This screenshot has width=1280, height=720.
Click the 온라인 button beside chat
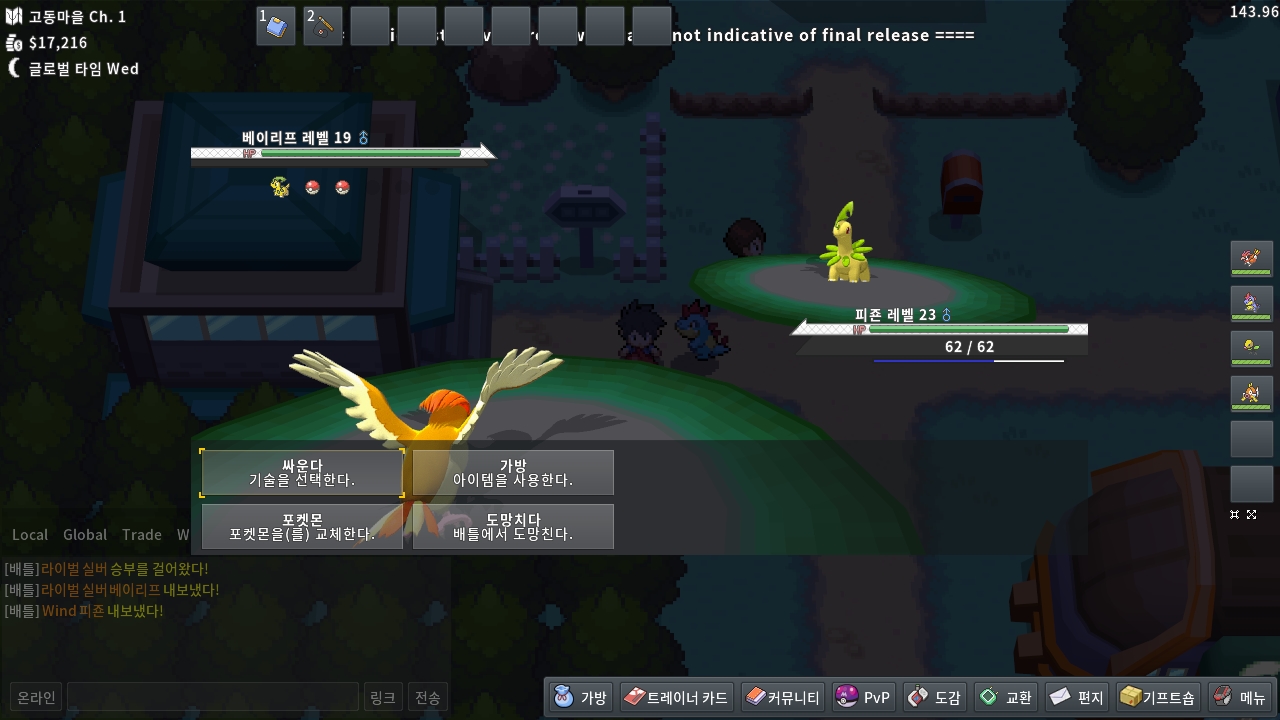click(36, 697)
